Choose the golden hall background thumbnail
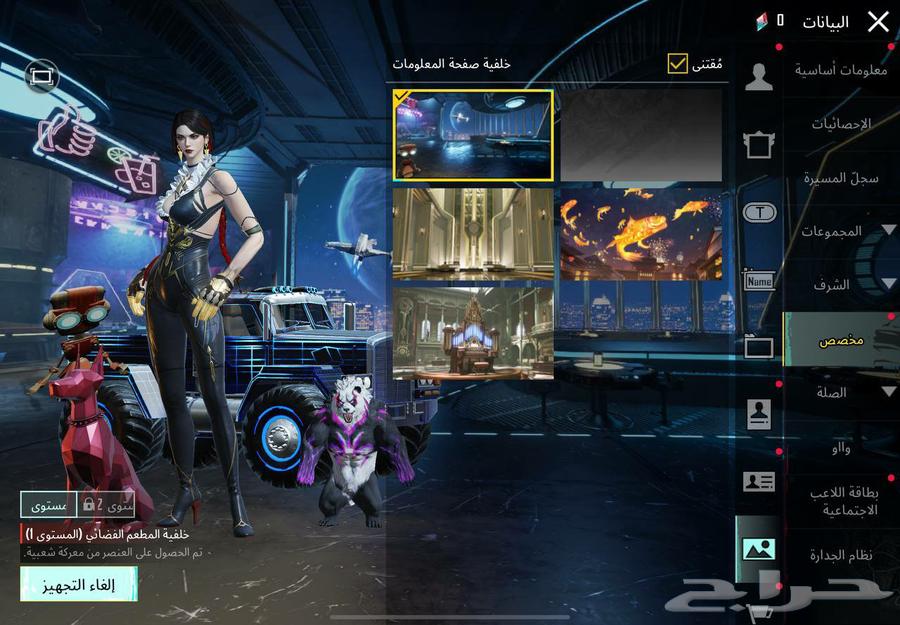This screenshot has width=900, height=625. 473,233
